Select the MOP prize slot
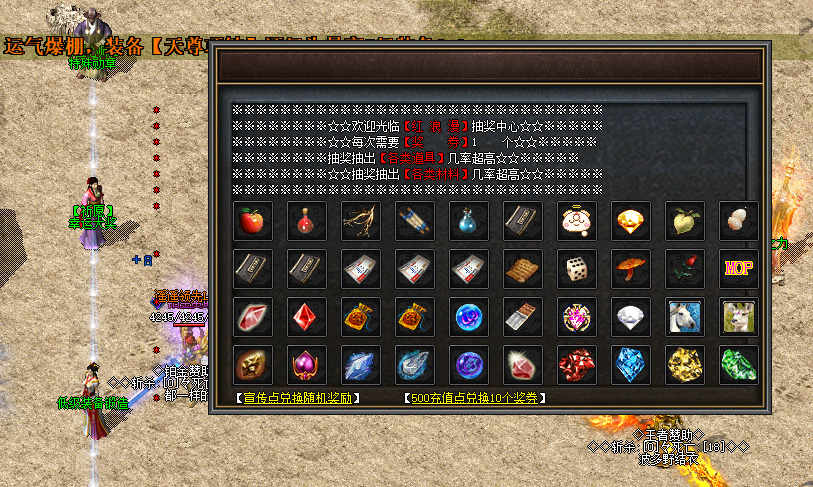The height and width of the screenshot is (487, 813). coord(739,269)
